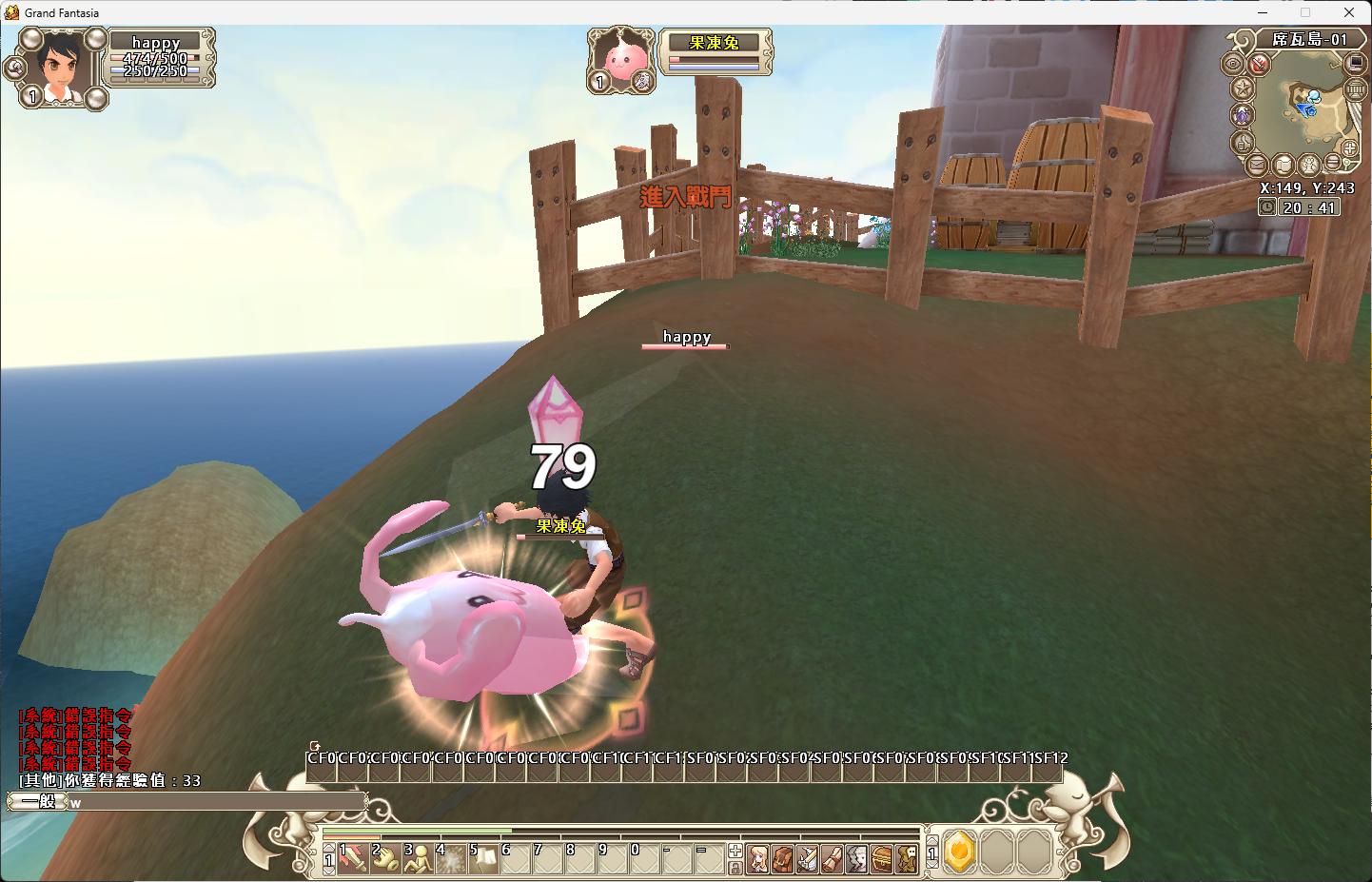Close the Grand Fantasia window
The height and width of the screenshot is (882, 1372).
pos(1349,12)
